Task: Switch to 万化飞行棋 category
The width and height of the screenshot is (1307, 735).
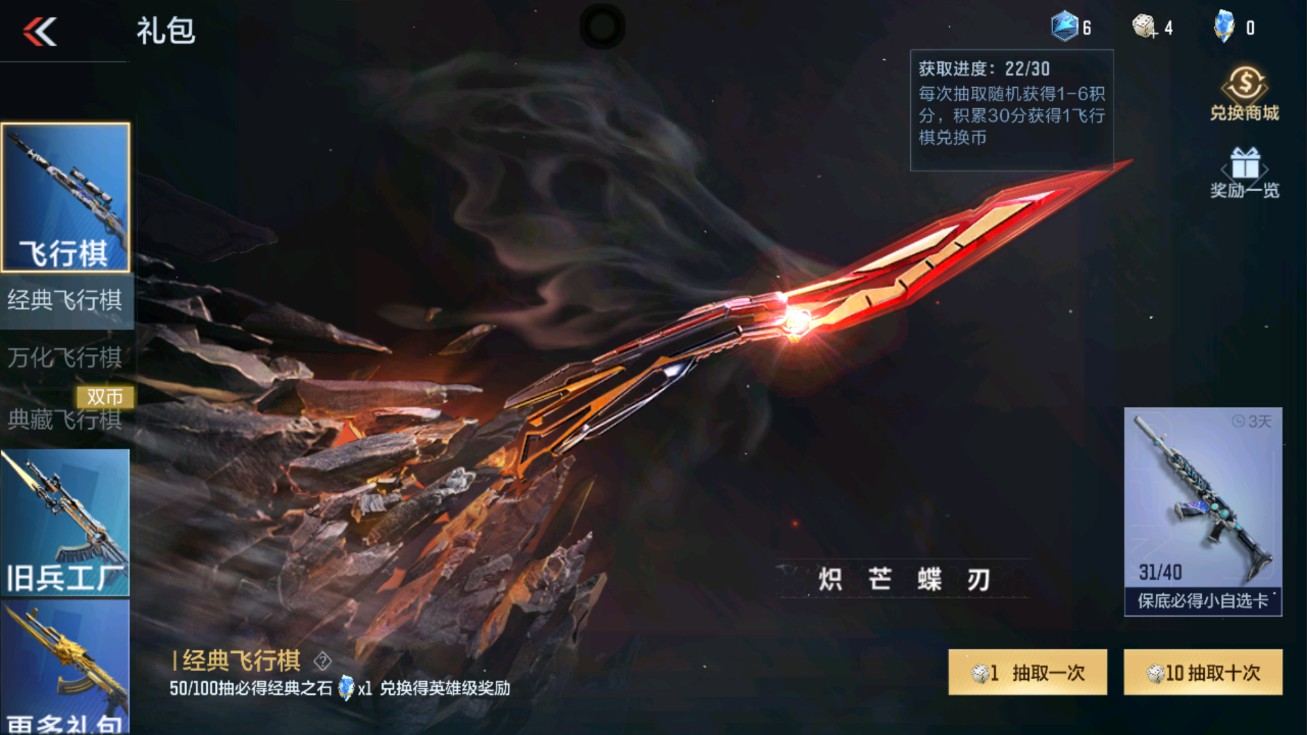Action: [x=66, y=358]
